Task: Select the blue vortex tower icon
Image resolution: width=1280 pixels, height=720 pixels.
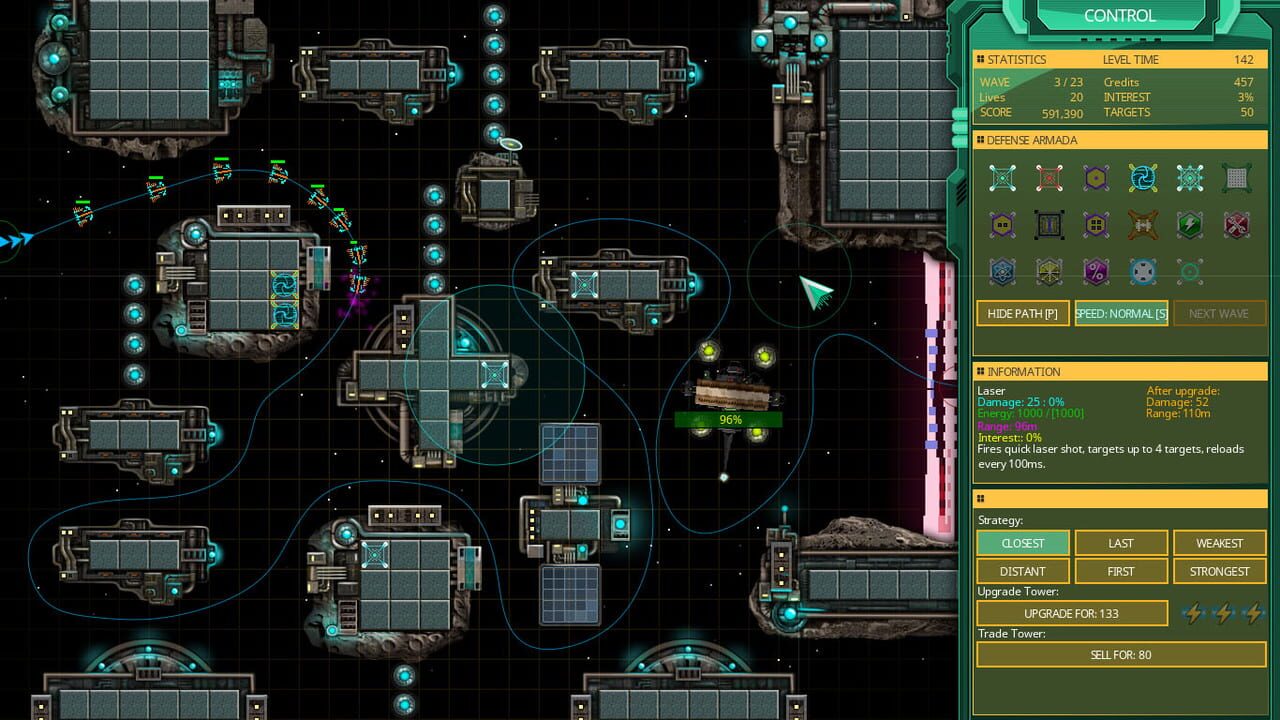Action: (1143, 177)
